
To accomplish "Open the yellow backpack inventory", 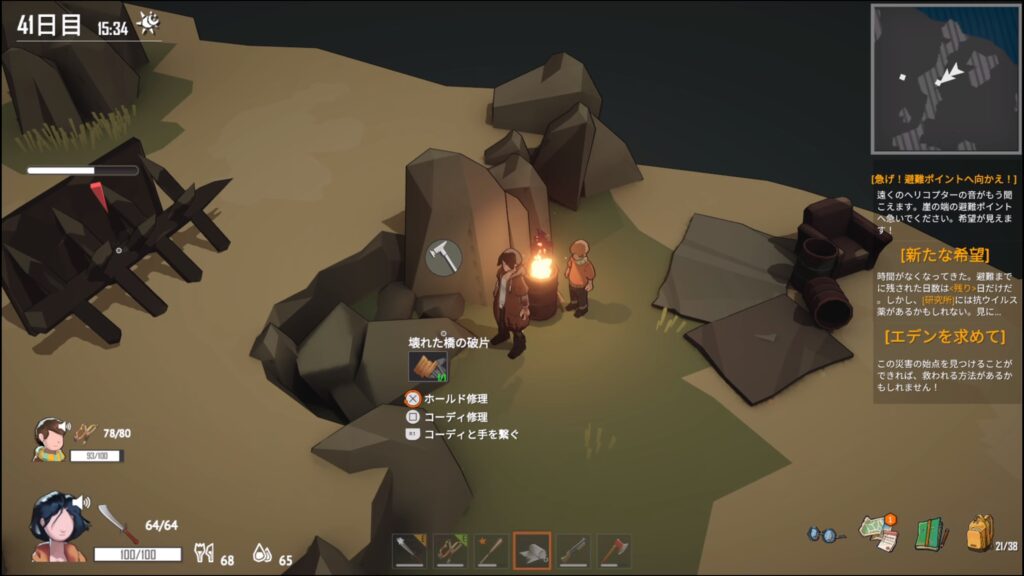I will point(980,533).
